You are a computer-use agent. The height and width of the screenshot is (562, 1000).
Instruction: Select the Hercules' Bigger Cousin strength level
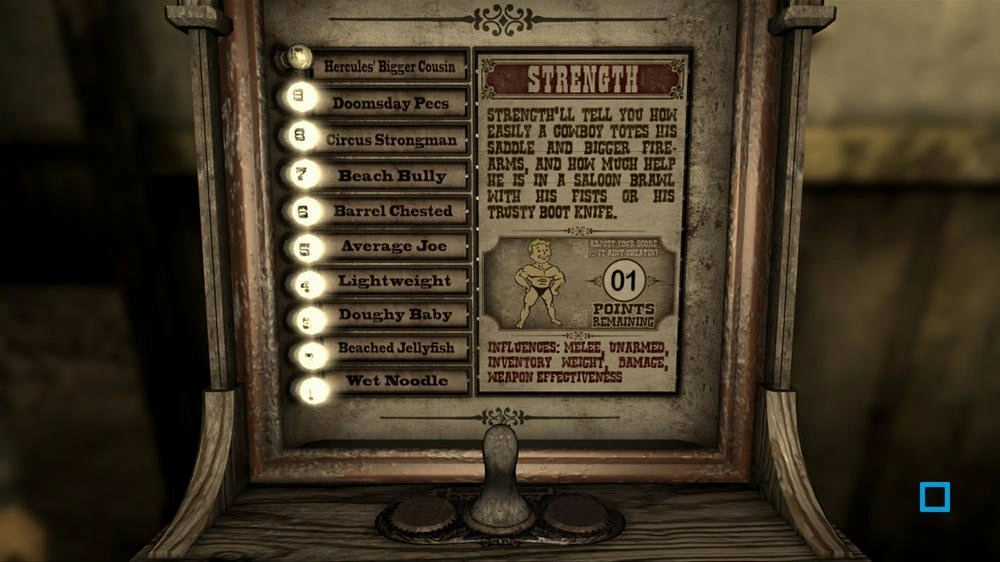pos(389,67)
